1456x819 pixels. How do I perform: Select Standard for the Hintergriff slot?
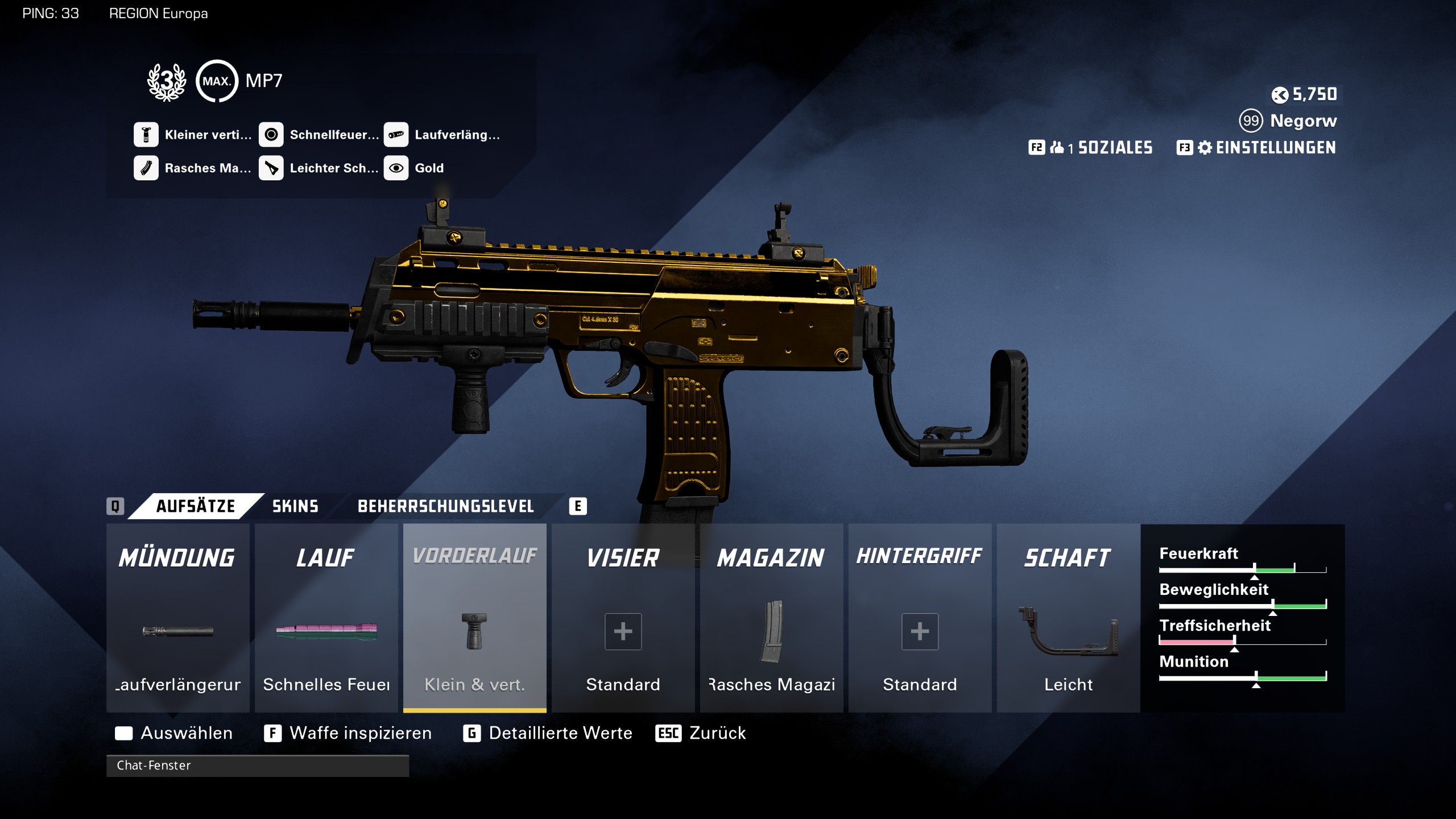tap(920, 631)
